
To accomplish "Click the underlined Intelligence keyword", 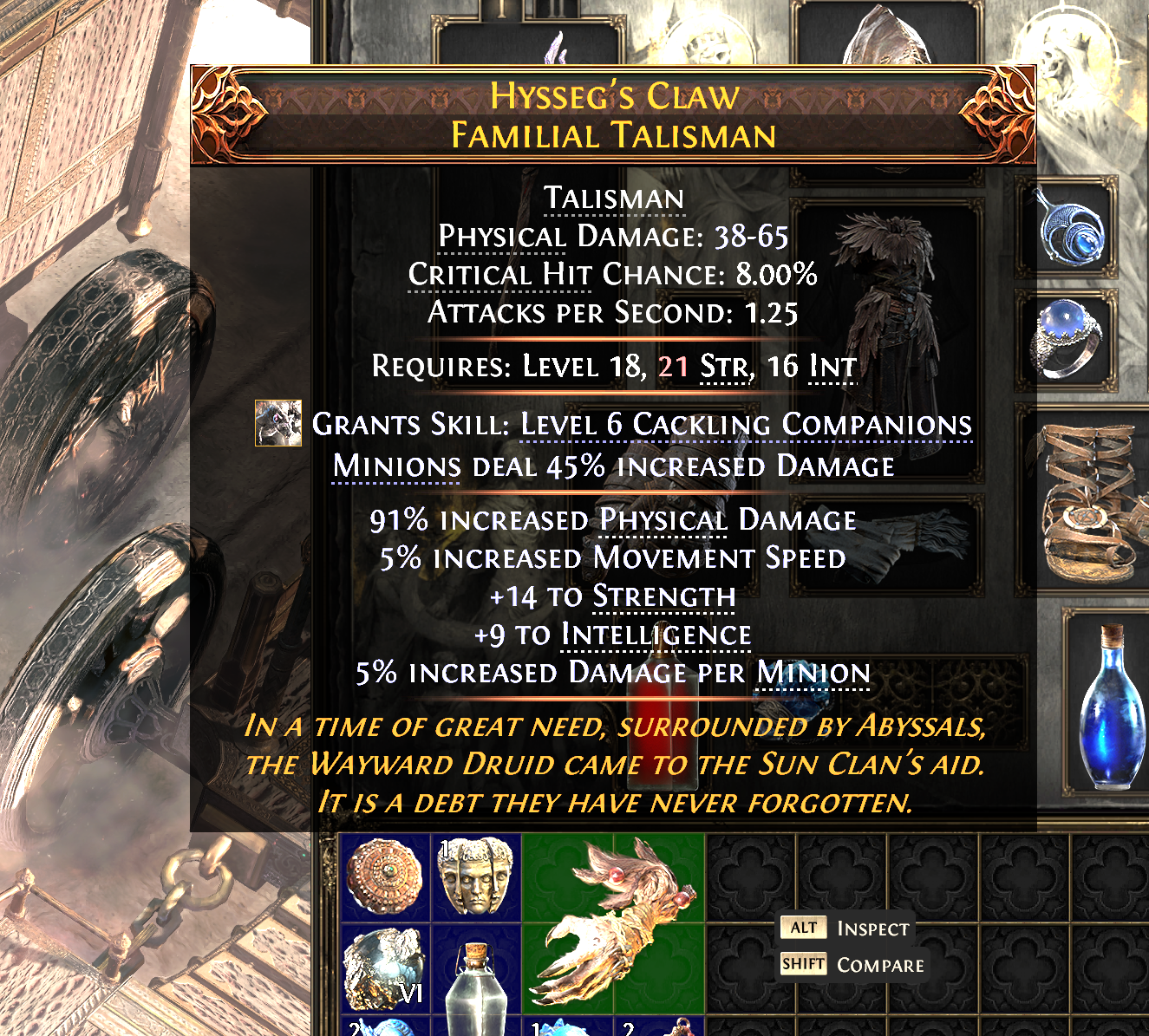I will pos(658,635).
